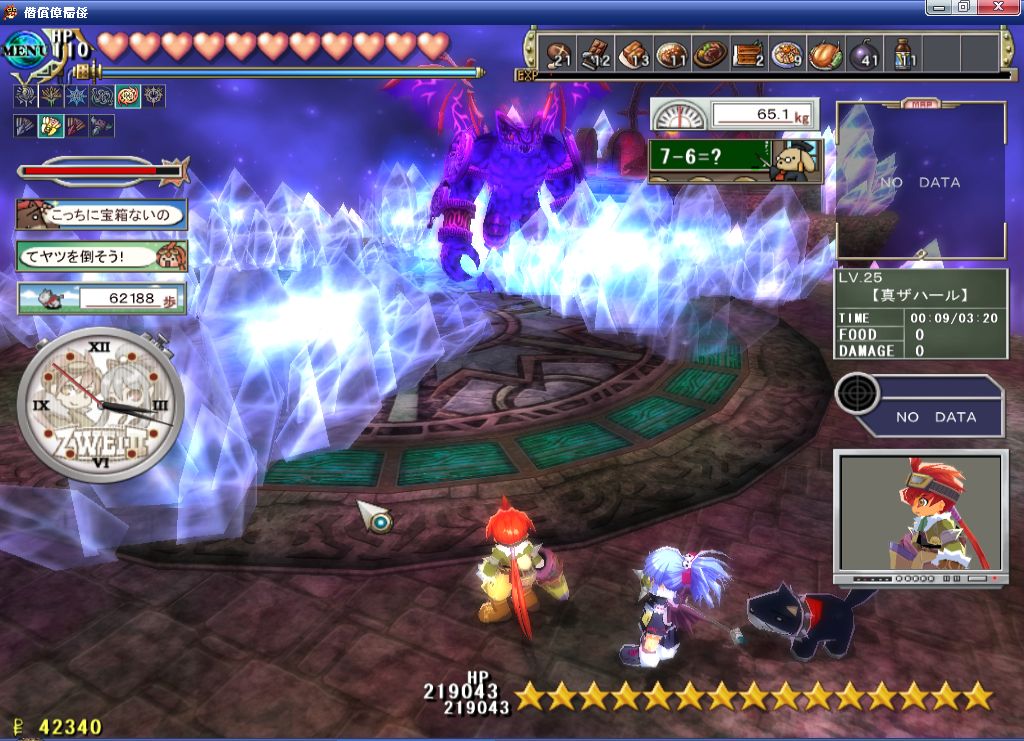Select the blue snowflake magic icon
Screen dimensions: 1024x741
(x=76, y=97)
